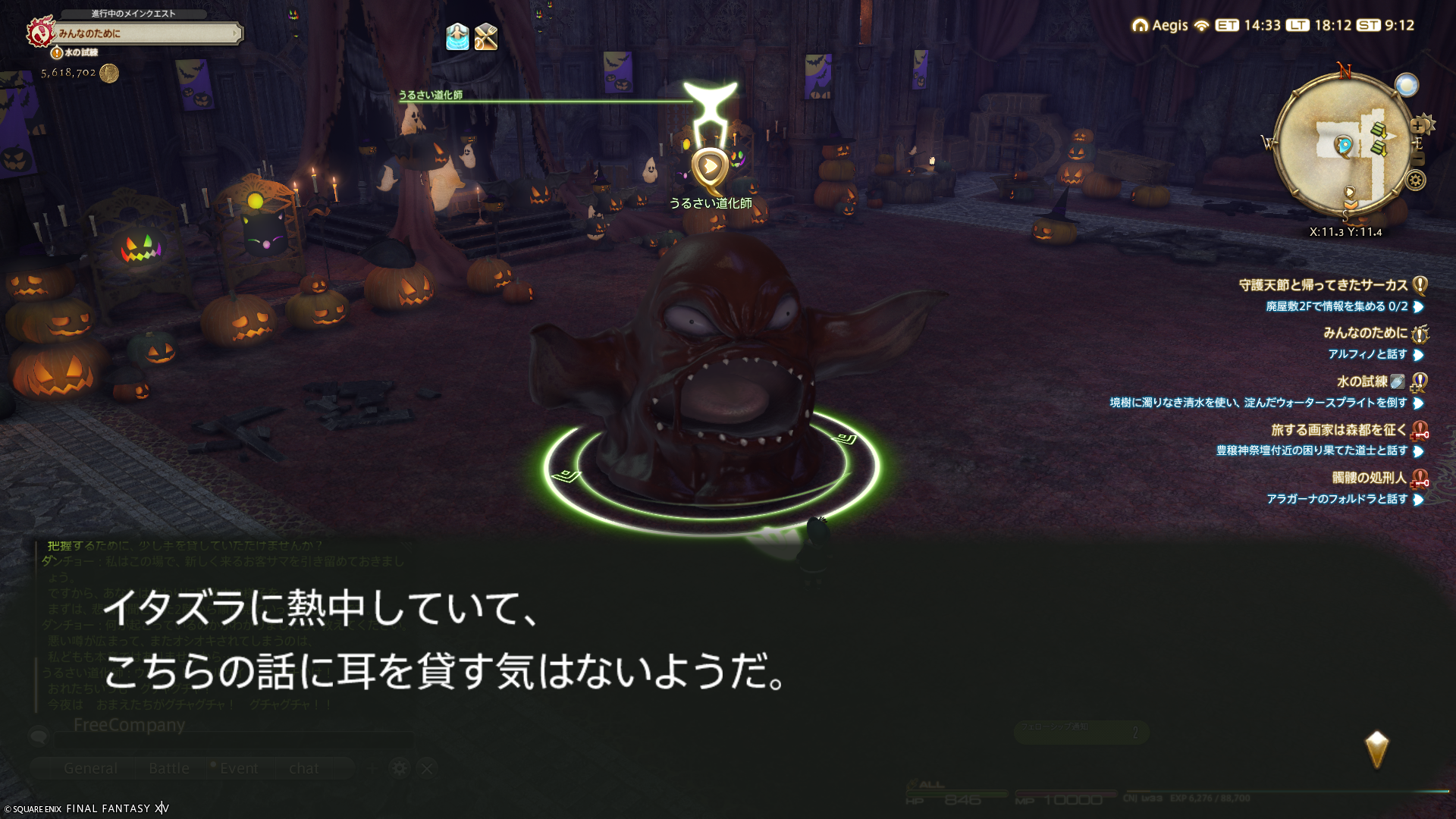The width and height of the screenshot is (1456, 819).
Task: Switch to the General chat tab
Action: pos(90,768)
